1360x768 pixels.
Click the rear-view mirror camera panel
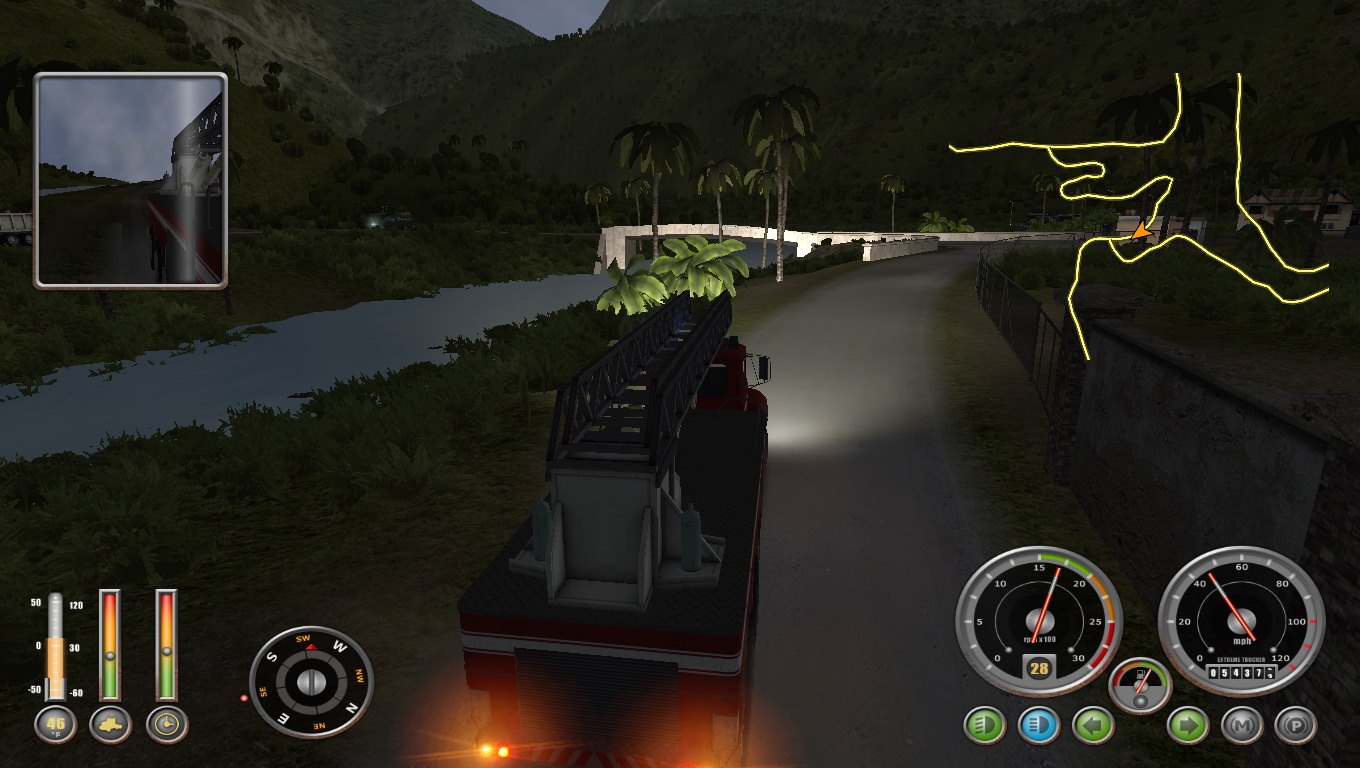(131, 181)
